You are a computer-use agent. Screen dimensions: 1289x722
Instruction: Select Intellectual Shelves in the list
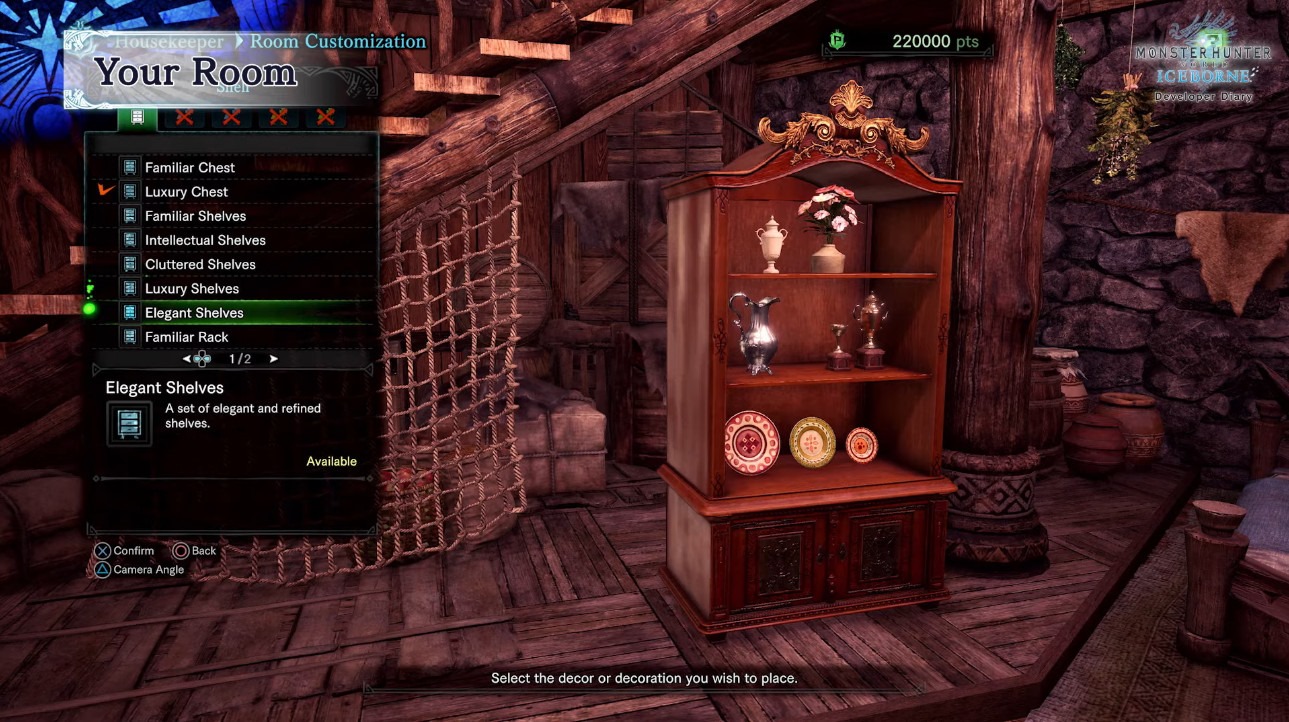tap(205, 240)
